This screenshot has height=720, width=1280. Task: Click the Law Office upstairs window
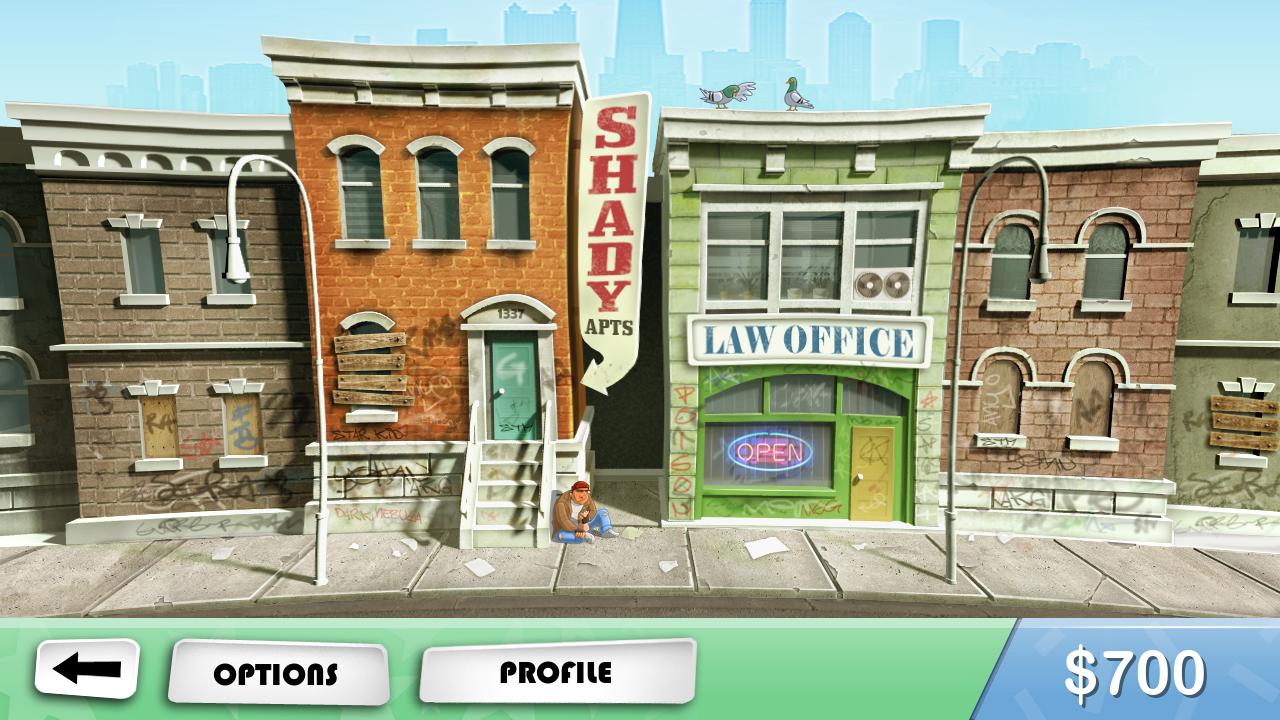click(775, 250)
